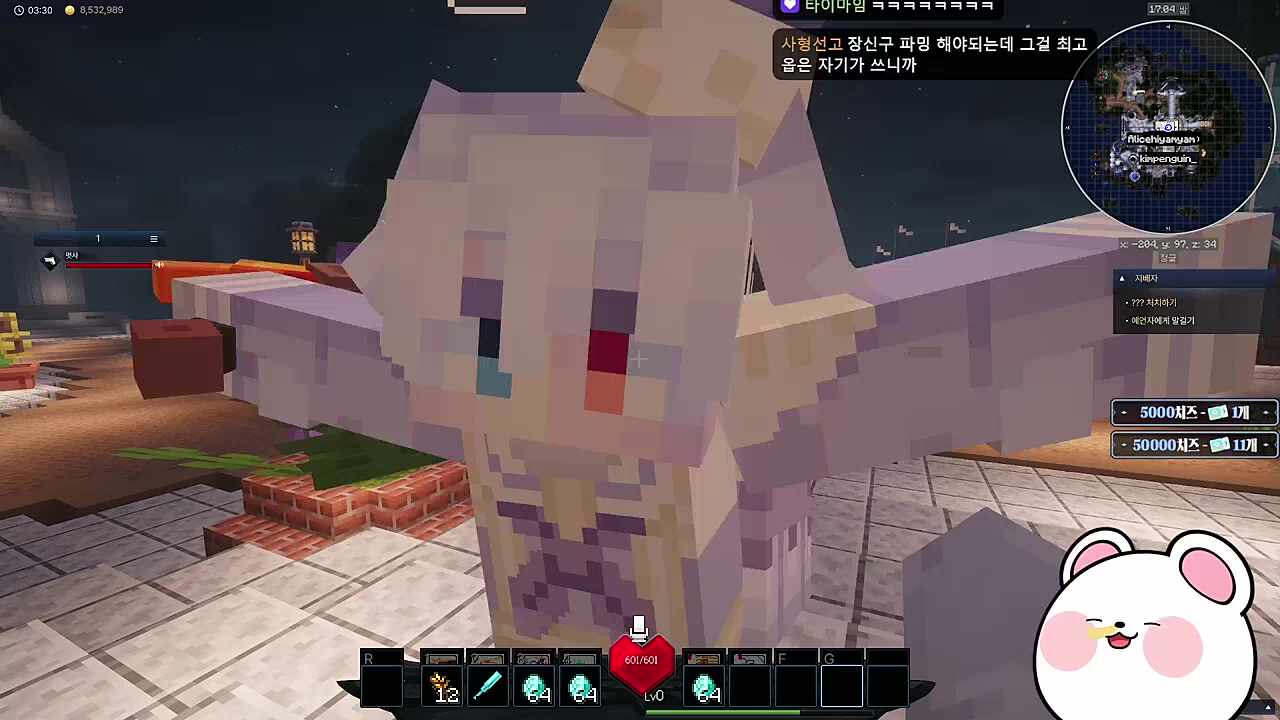Select the diamond sword in the hotbar
The height and width of the screenshot is (720, 1280).
pyautogui.click(x=488, y=683)
